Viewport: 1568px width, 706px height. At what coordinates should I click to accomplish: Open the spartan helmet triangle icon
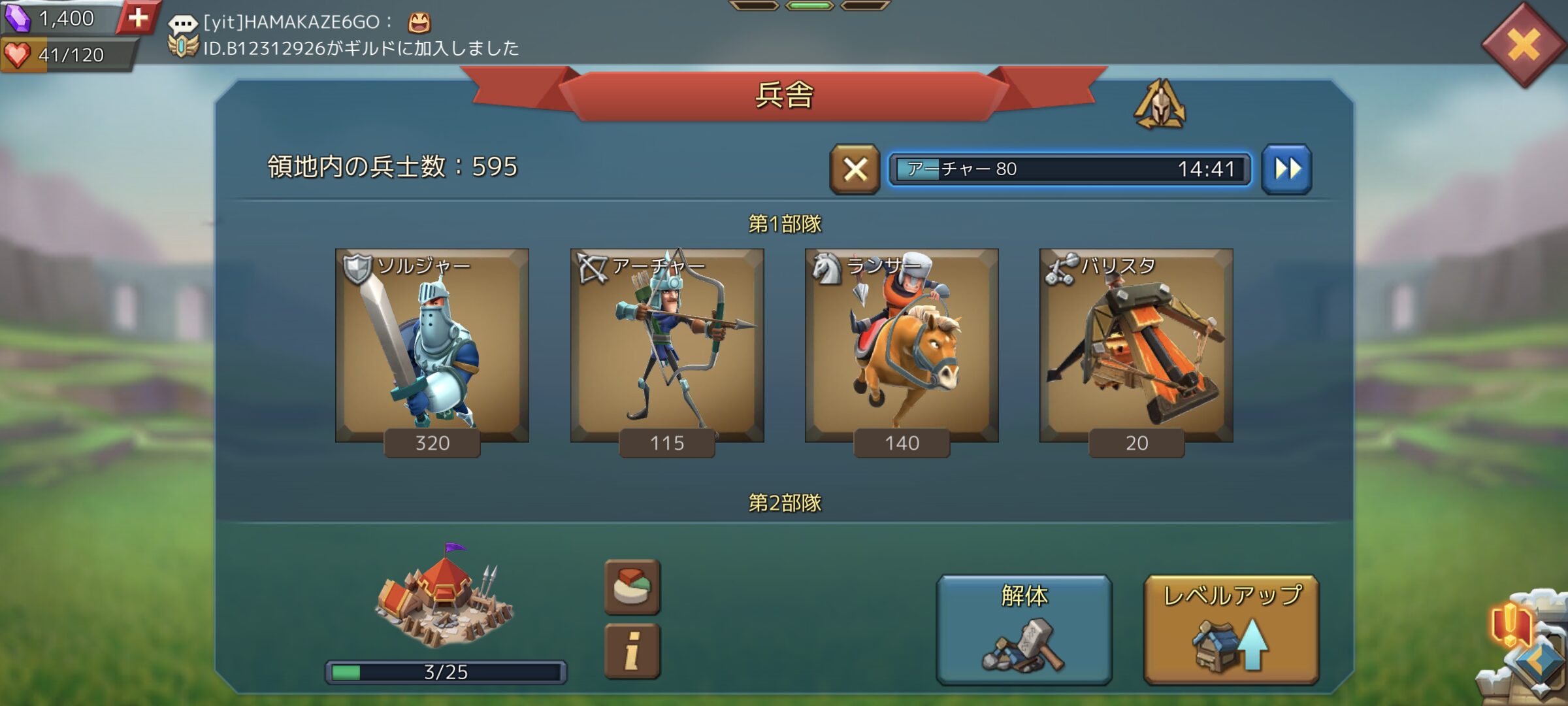[1160, 105]
